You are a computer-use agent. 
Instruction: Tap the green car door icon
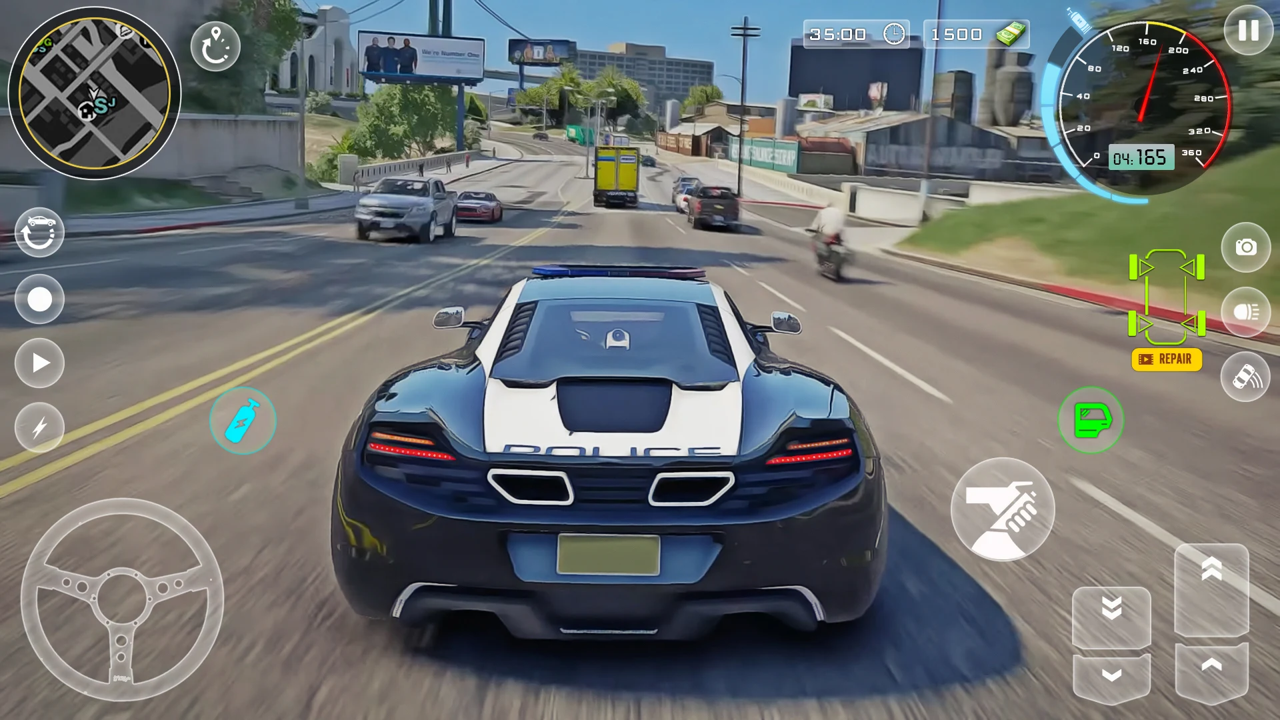[1091, 421]
